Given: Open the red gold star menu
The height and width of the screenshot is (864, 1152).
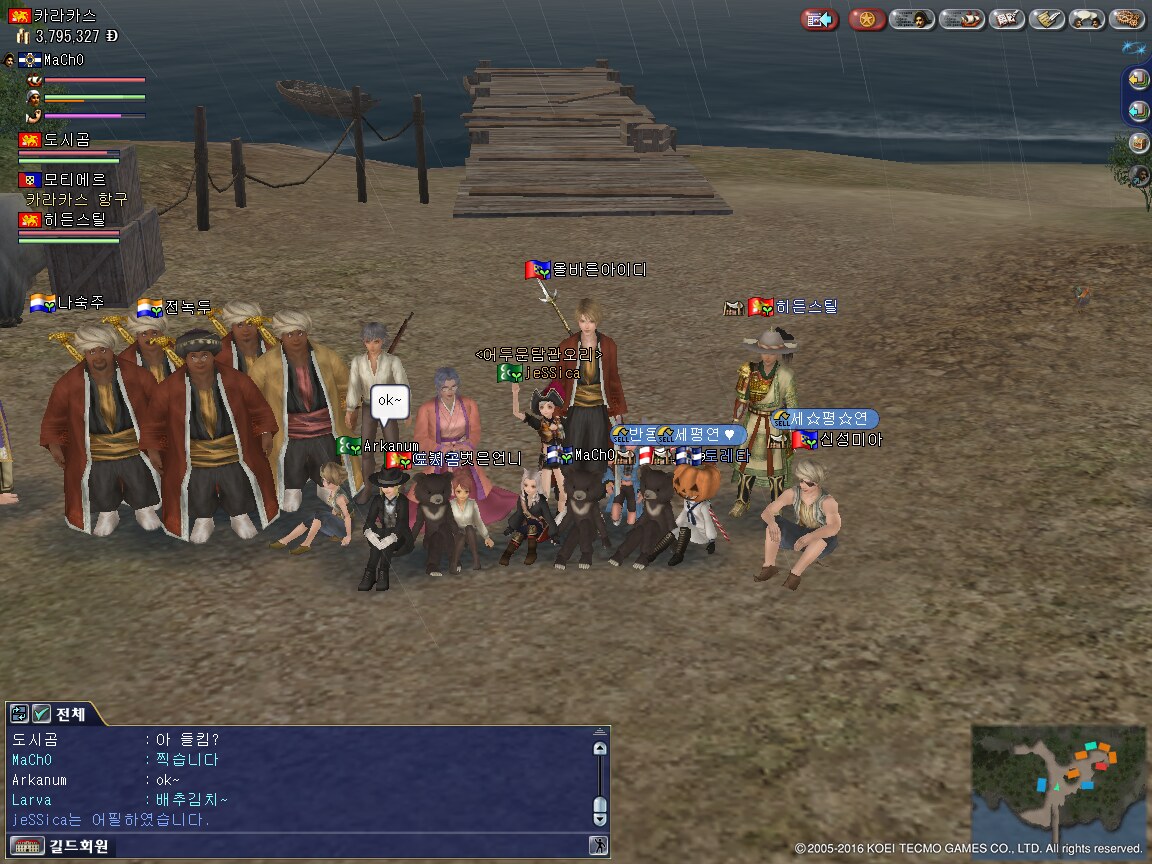Looking at the screenshot, I should [867, 19].
